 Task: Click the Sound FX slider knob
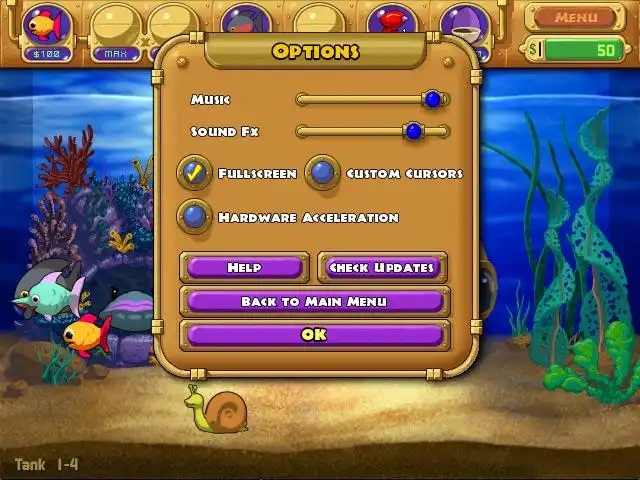coord(413,131)
